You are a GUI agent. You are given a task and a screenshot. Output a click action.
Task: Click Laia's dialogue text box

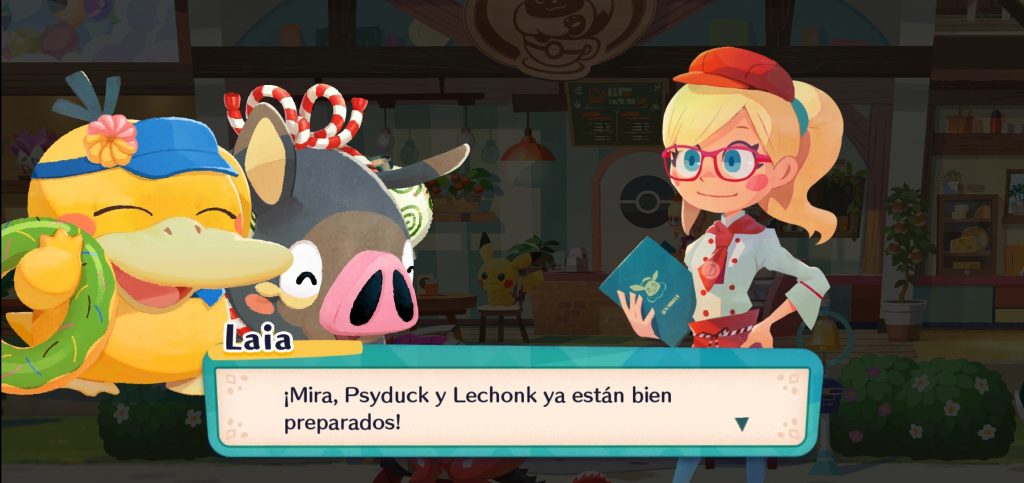click(x=510, y=407)
